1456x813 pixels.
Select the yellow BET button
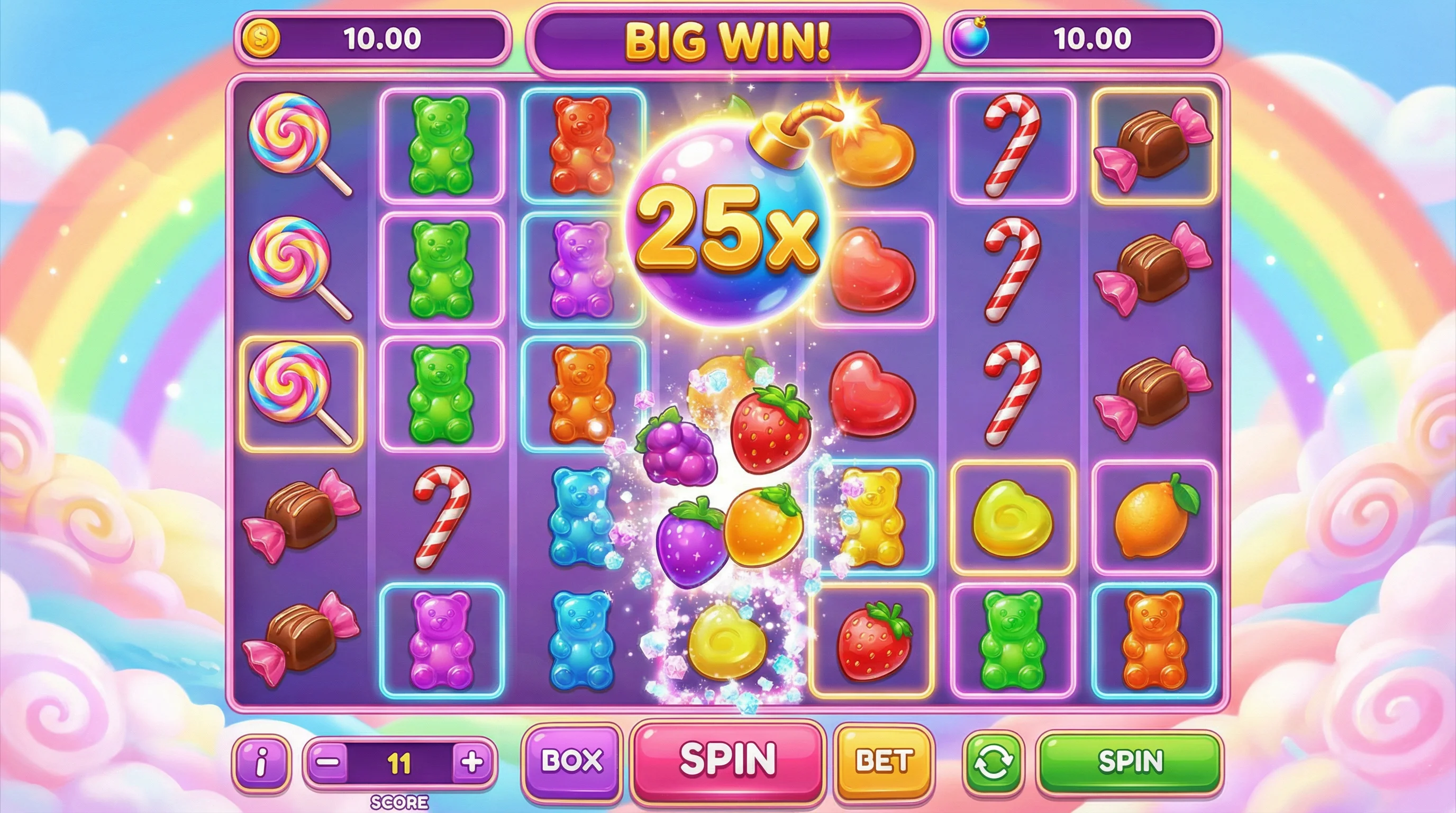[884, 761]
